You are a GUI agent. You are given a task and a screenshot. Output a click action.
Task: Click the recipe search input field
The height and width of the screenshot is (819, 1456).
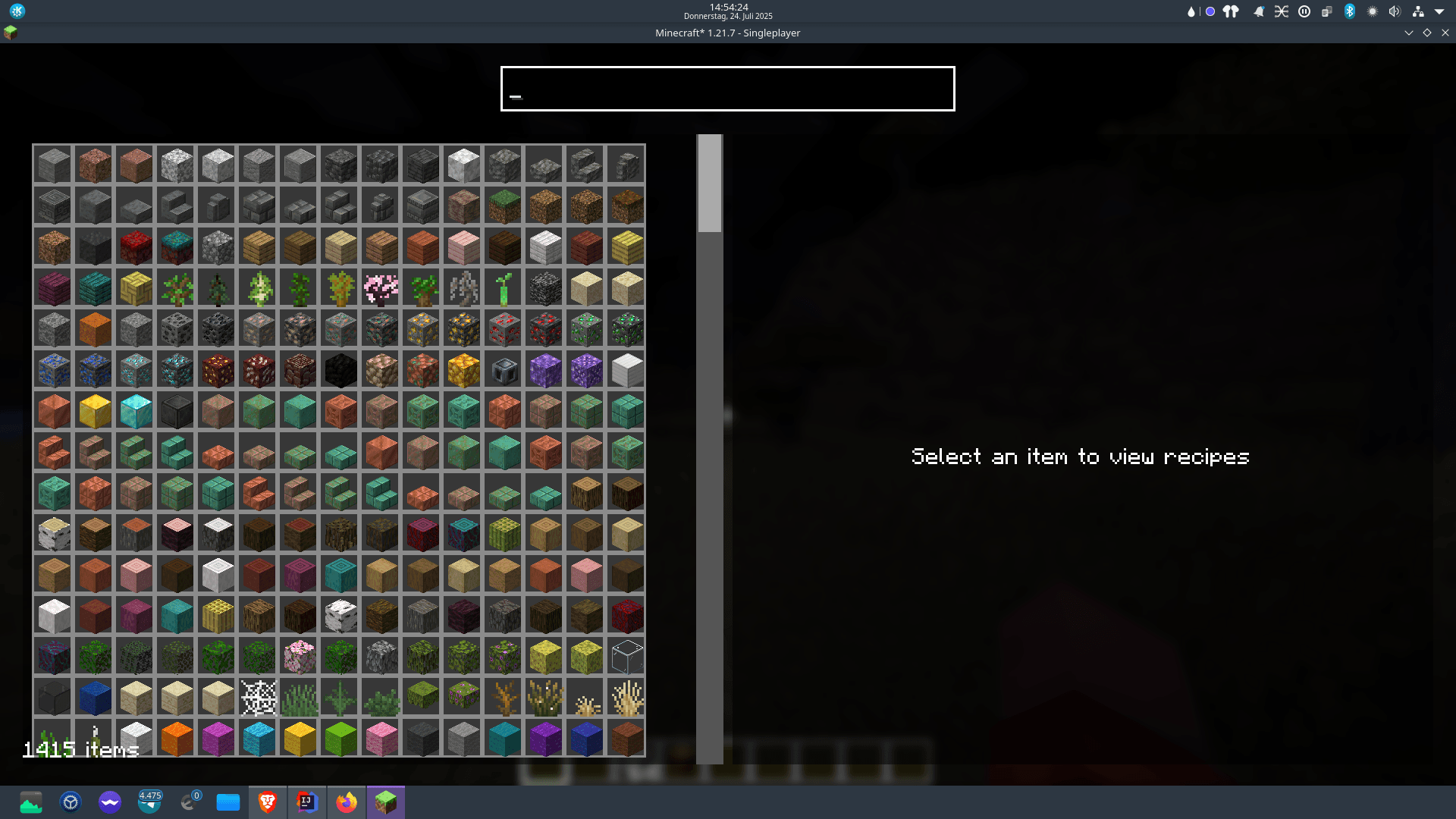(726, 89)
